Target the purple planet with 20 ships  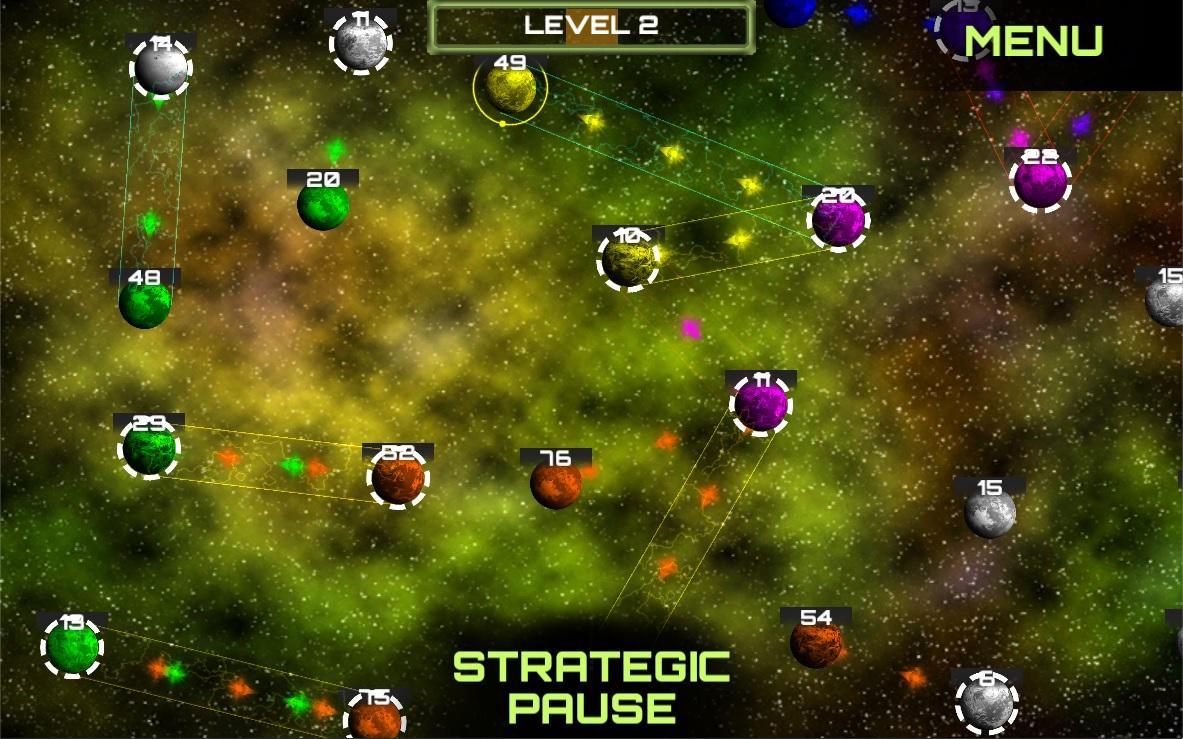[838, 220]
